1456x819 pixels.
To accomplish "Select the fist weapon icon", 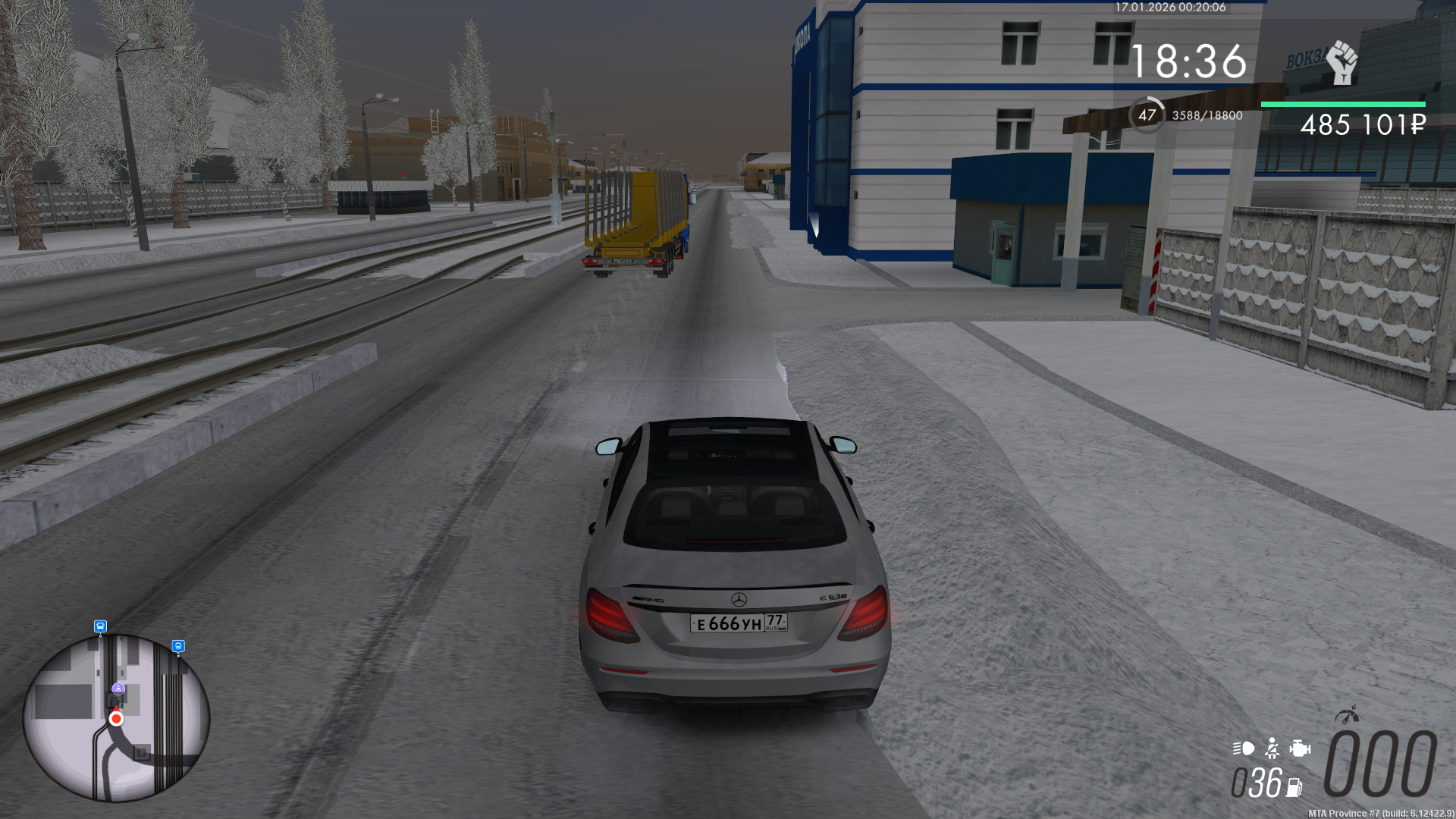I will tap(1341, 62).
